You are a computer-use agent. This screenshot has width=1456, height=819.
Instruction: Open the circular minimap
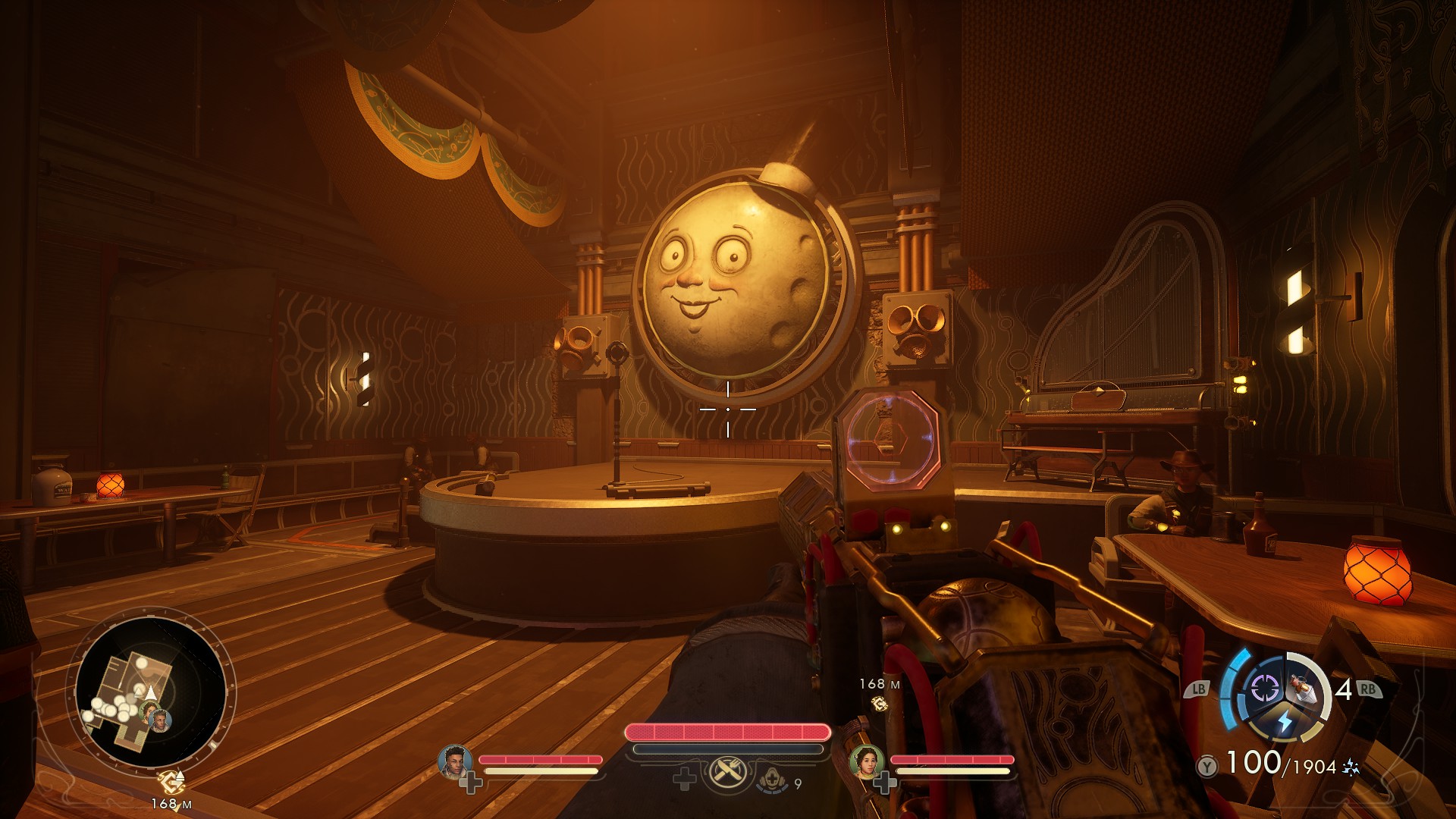coord(150,692)
